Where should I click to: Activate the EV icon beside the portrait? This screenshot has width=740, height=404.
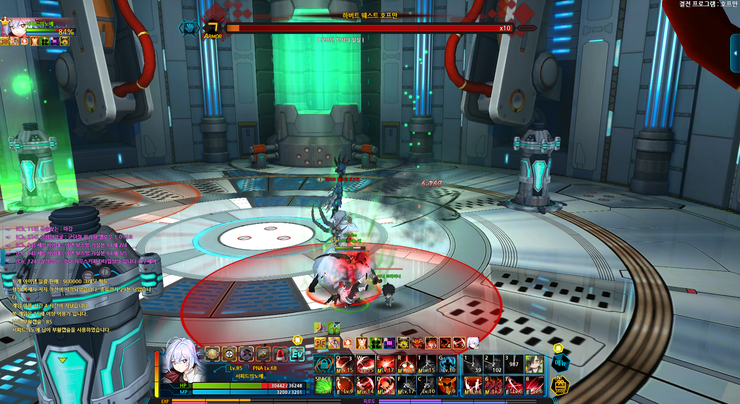tap(297, 353)
